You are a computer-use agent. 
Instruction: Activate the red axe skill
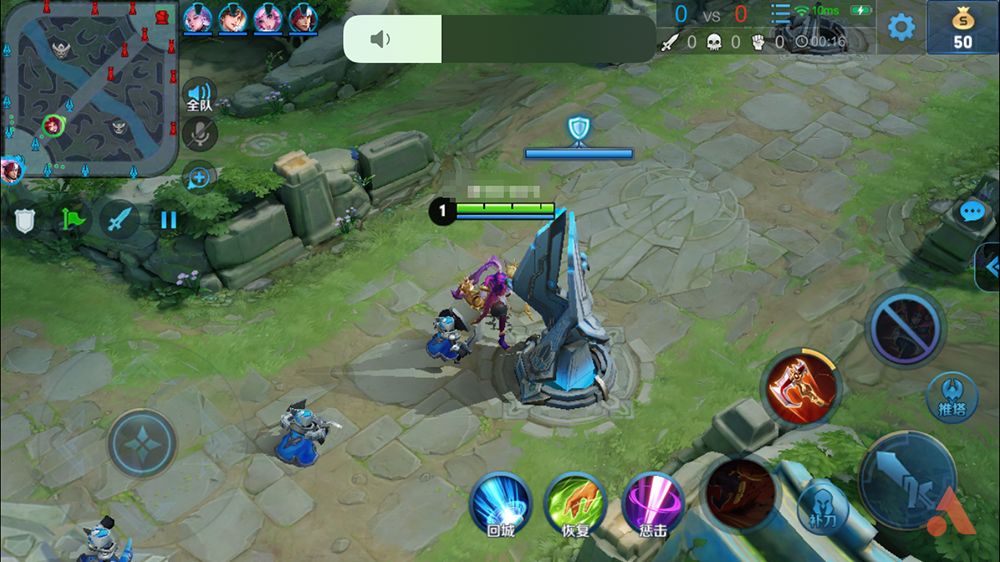tap(801, 390)
